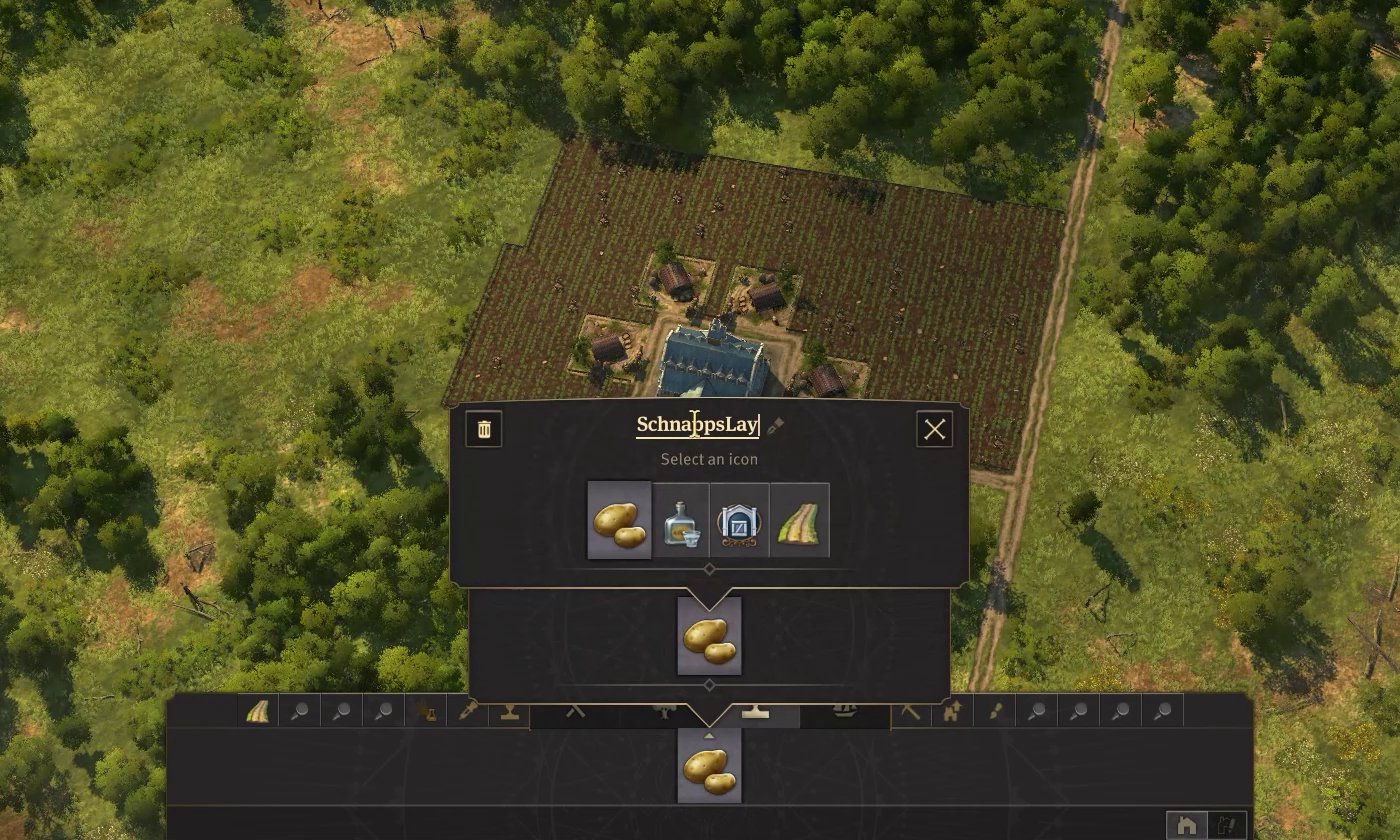Click the pen icon beside the area name

coord(775,425)
